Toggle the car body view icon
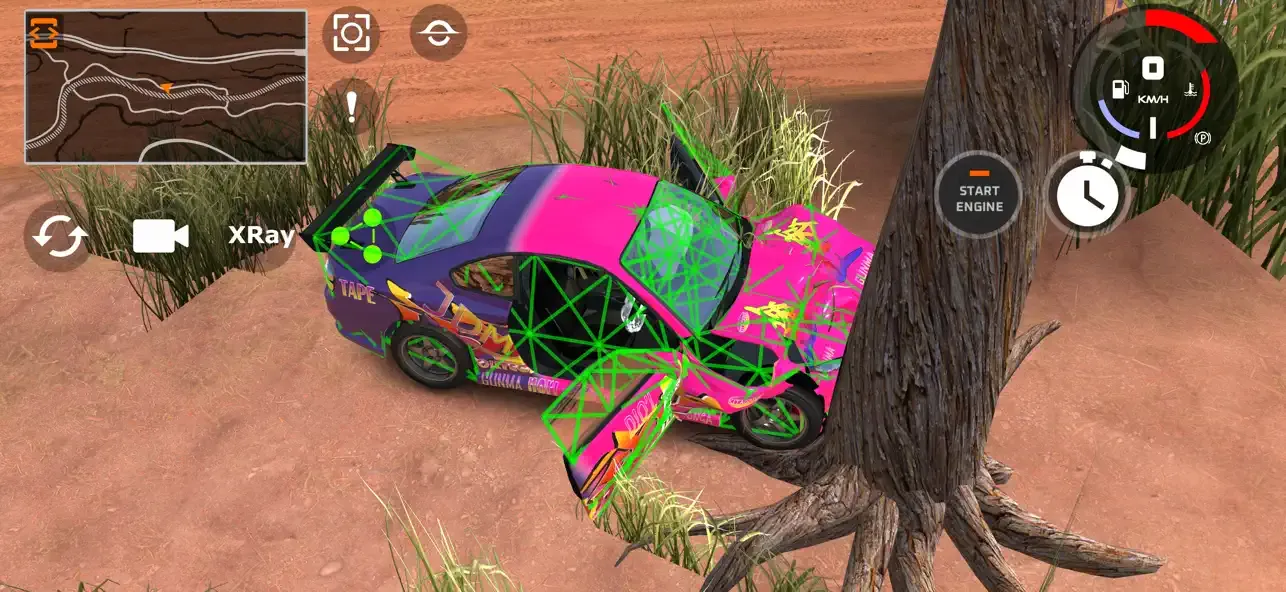The height and width of the screenshot is (592, 1286). 438,33
